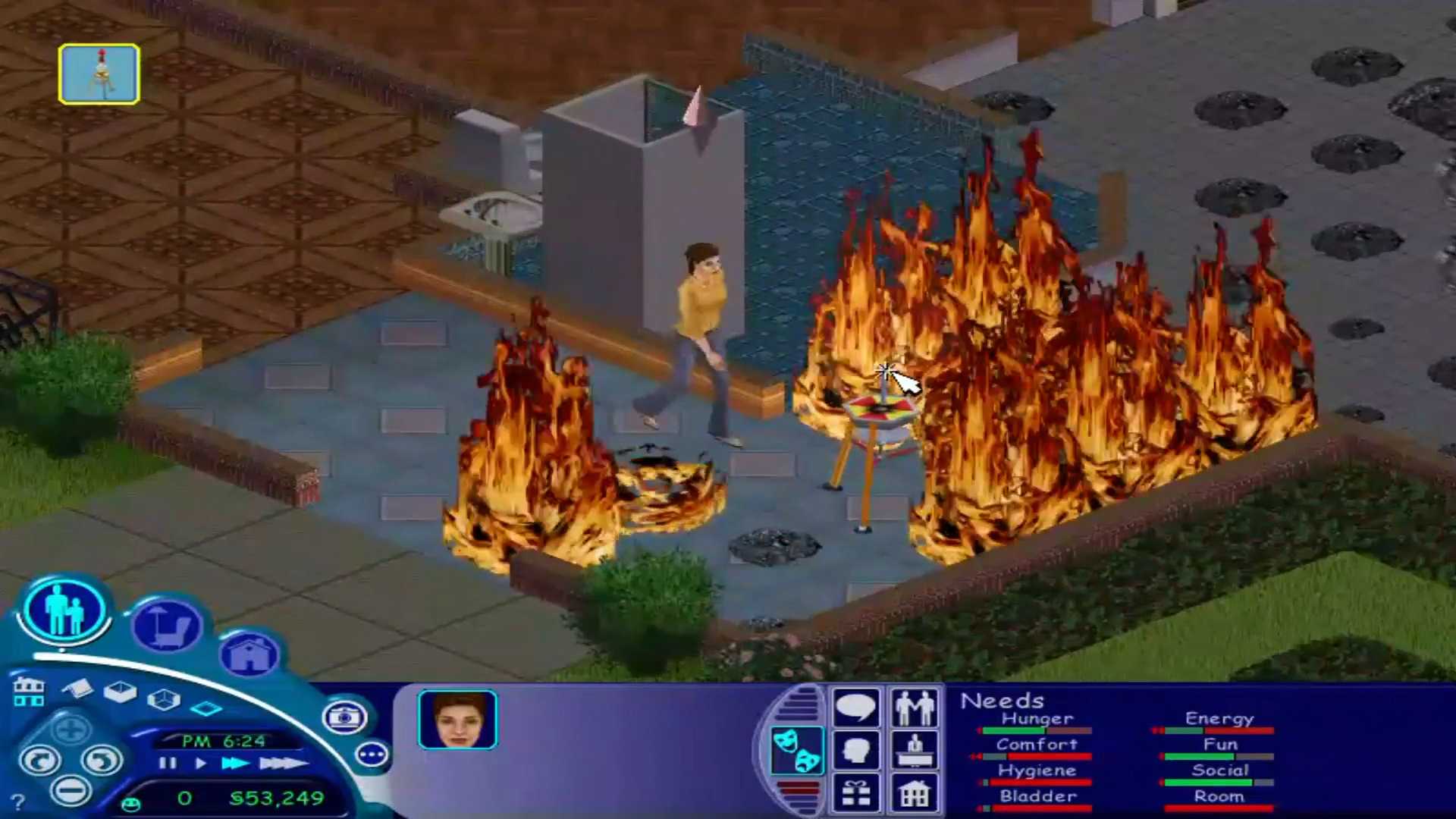Viewport: 1456px width, 819px height.
Task: Click the help question mark
Action: coord(19,800)
